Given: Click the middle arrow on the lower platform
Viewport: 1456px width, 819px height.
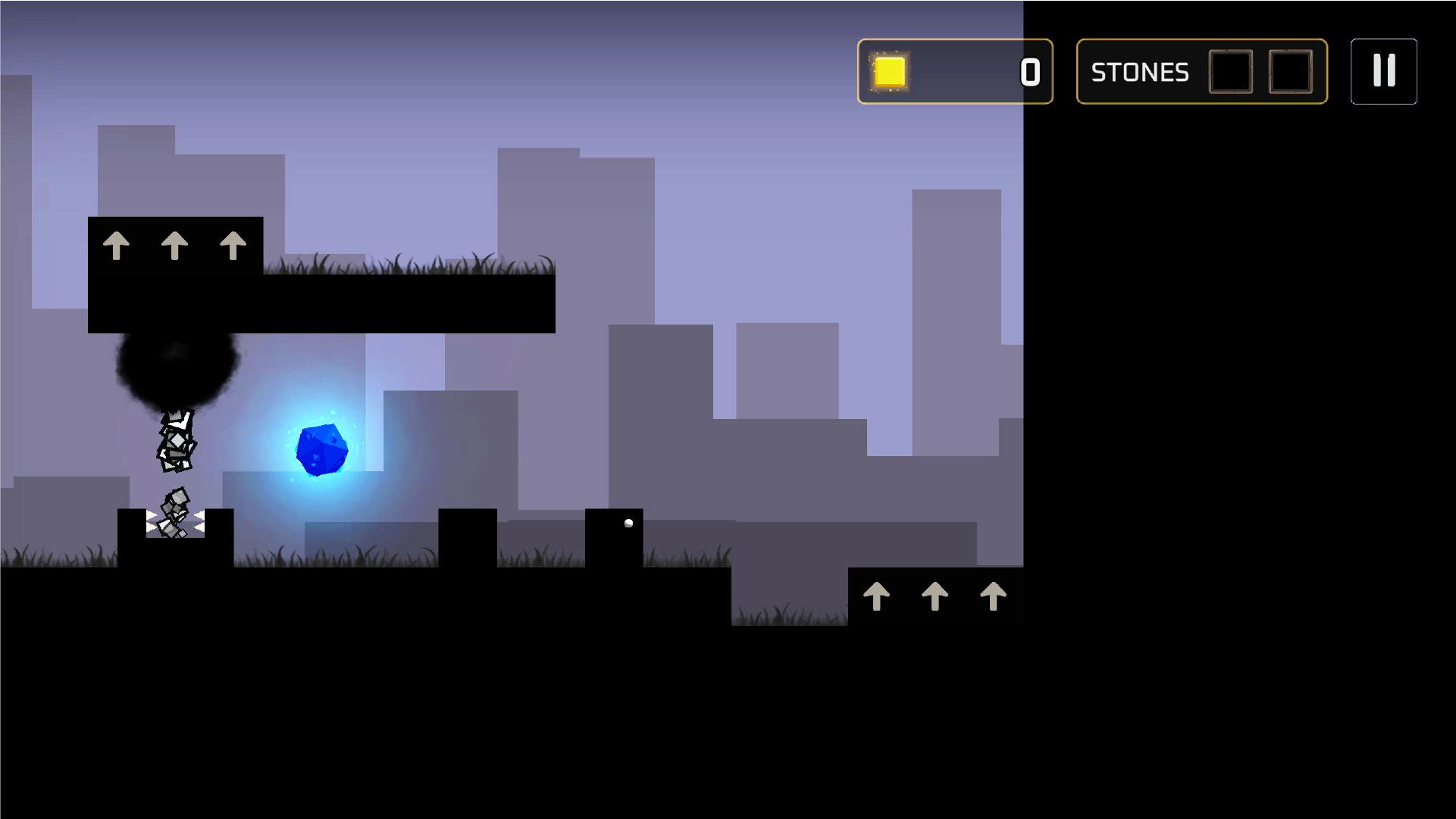Looking at the screenshot, I should (x=935, y=596).
